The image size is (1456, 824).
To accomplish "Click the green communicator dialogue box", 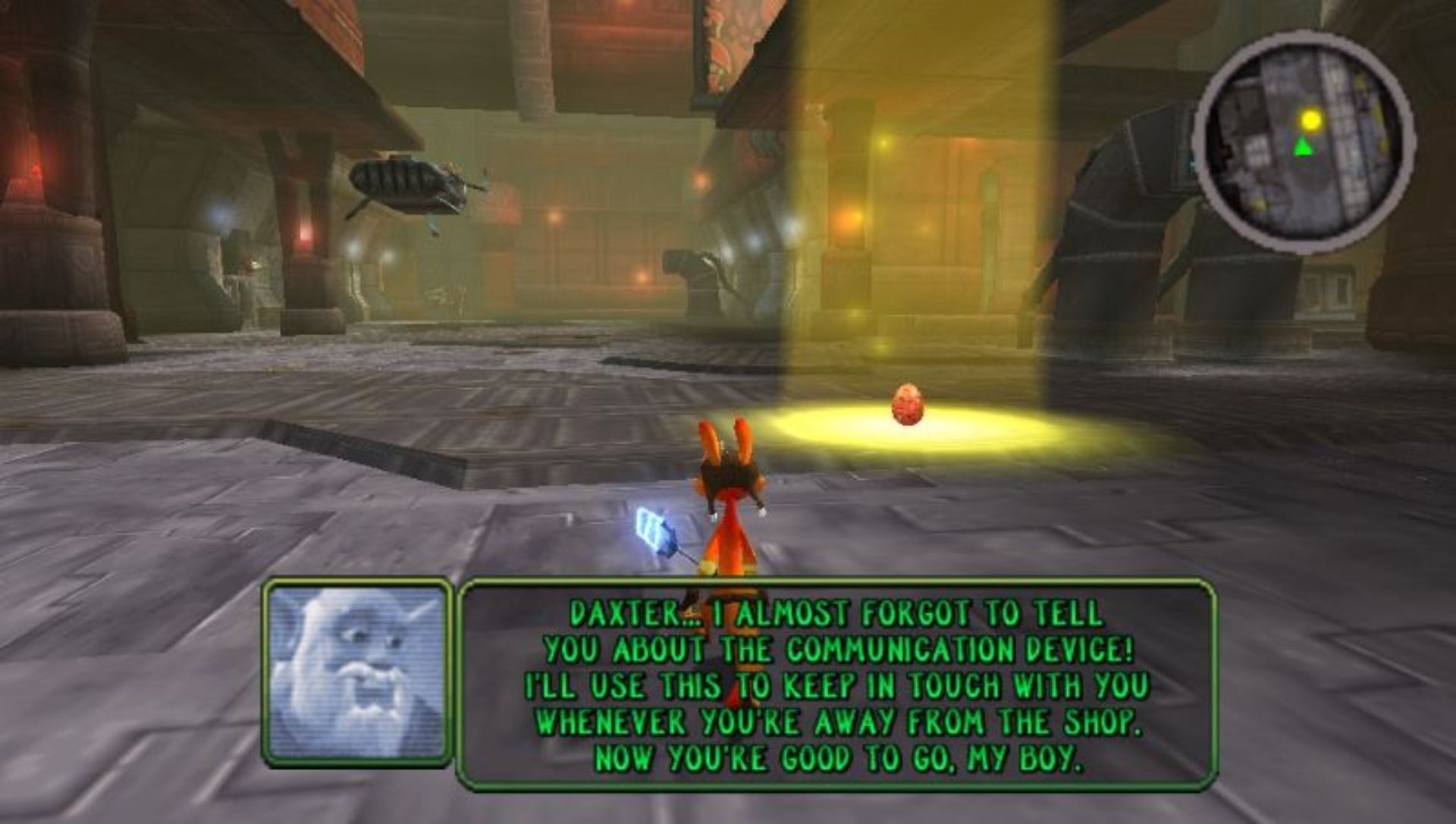I will point(836,685).
